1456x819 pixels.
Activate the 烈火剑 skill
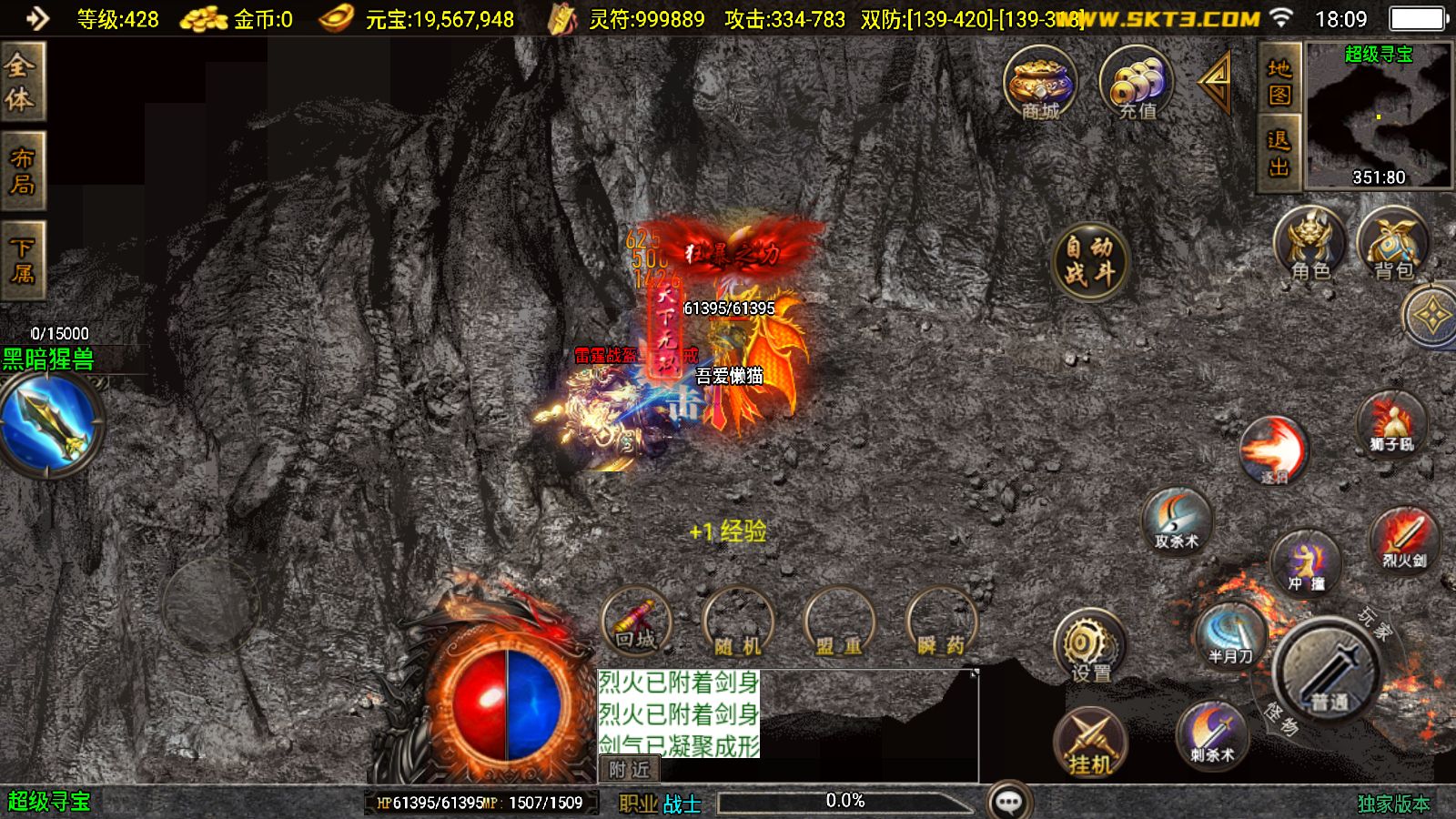[1404, 538]
